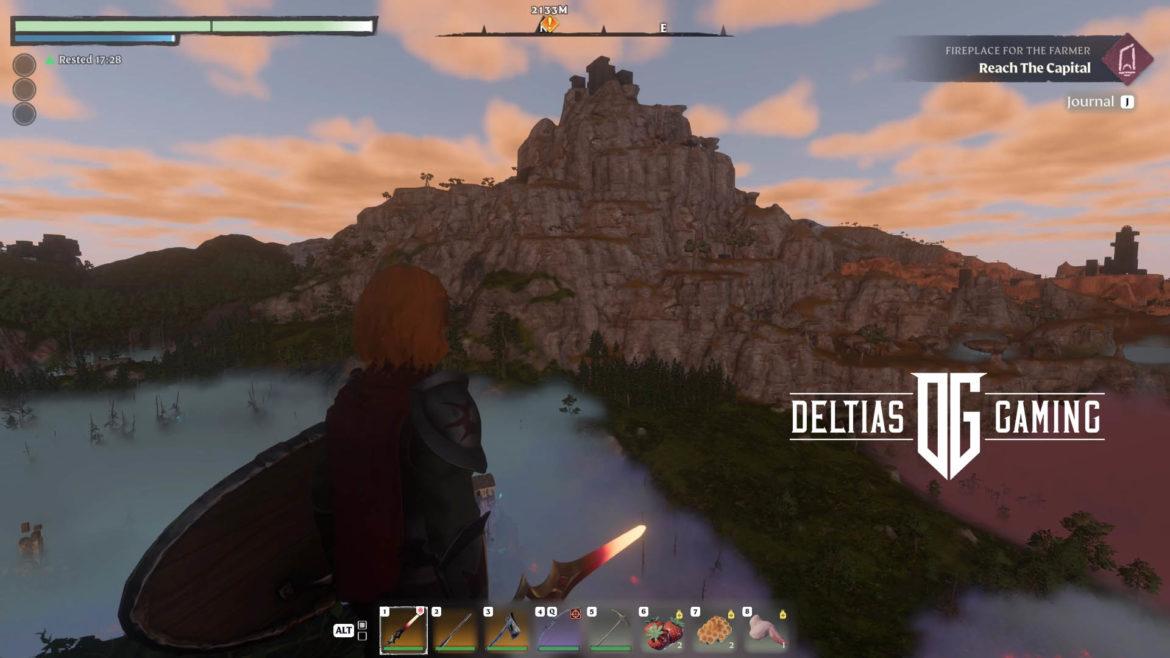
Task: Select the glowing red sword in slot 1
Action: coord(403,630)
